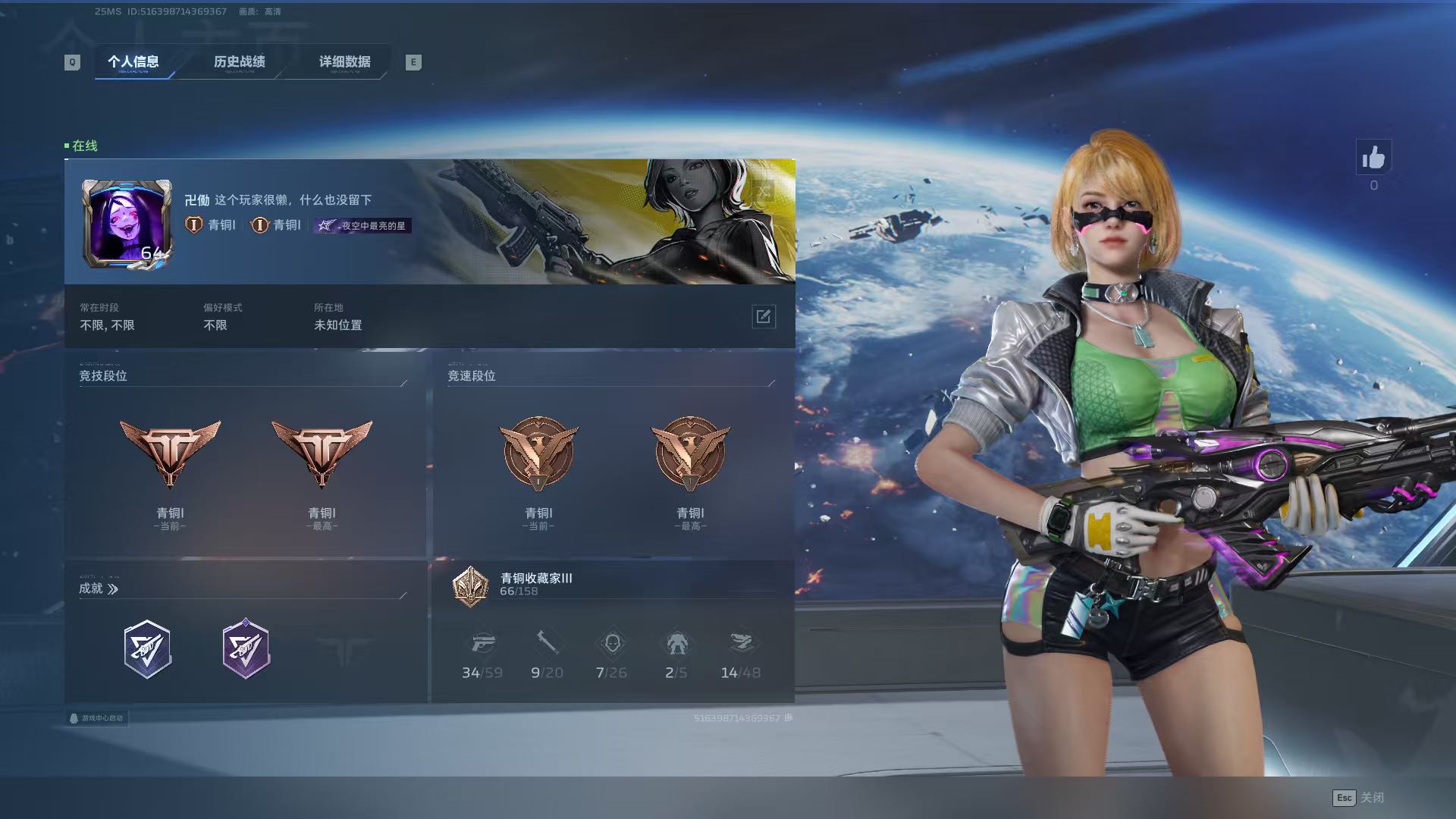Click the purple player avatar portrait

[126, 223]
